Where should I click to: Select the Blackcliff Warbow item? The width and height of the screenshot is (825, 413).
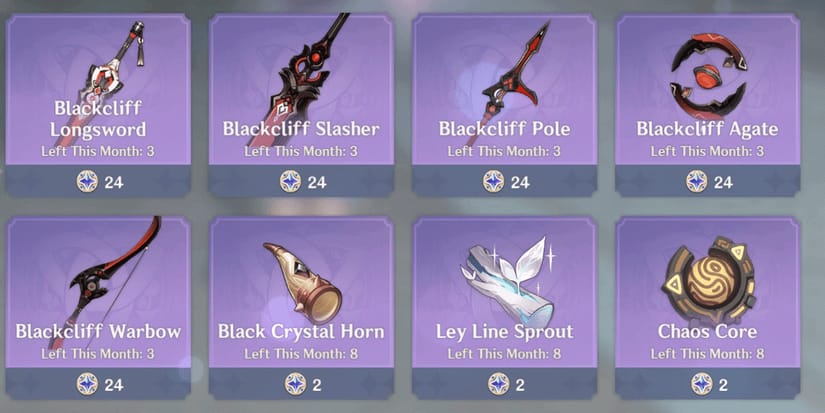(98, 298)
